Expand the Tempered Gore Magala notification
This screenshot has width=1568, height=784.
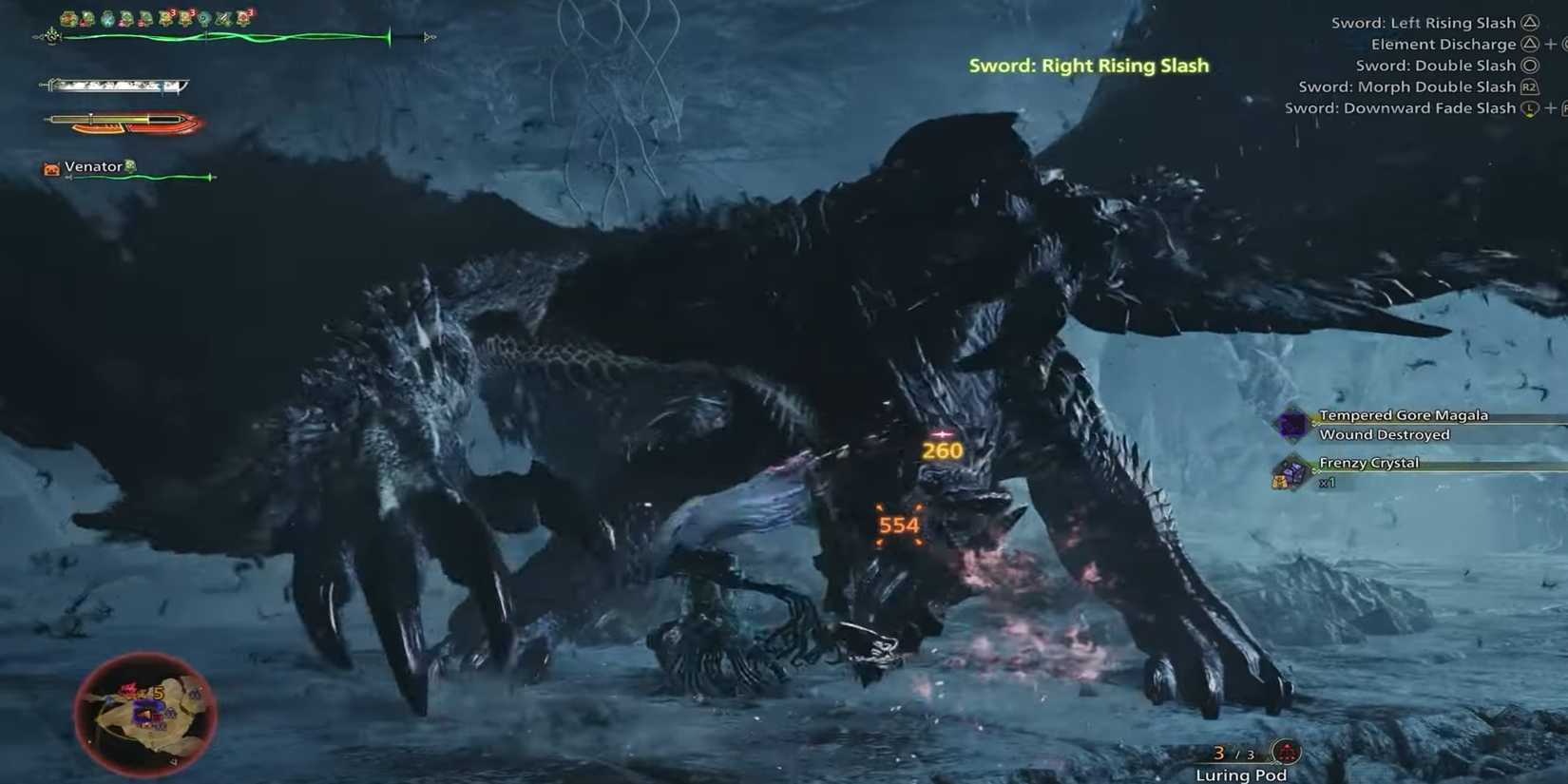pos(1403,415)
